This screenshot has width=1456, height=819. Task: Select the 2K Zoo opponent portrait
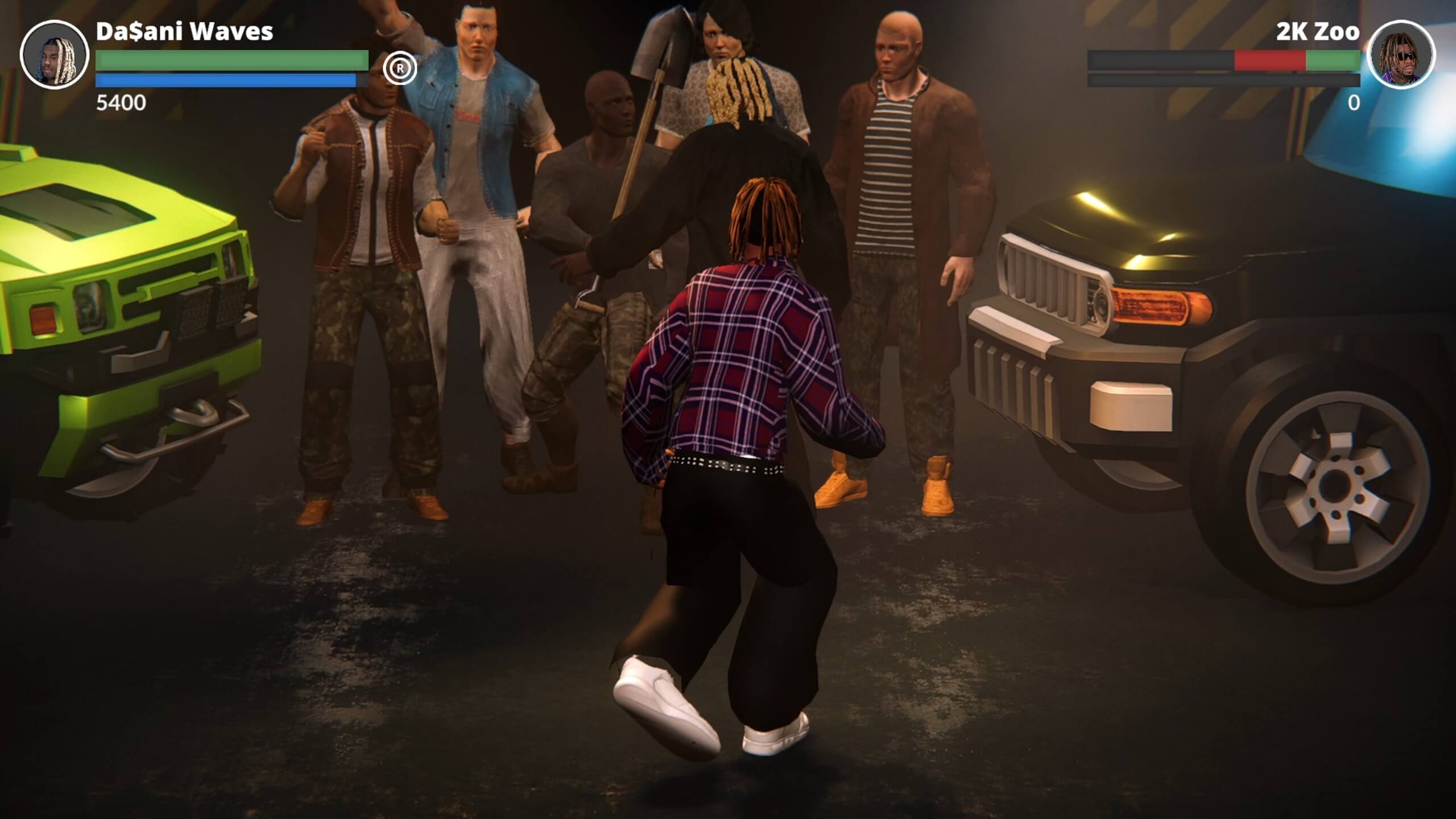(x=1401, y=55)
